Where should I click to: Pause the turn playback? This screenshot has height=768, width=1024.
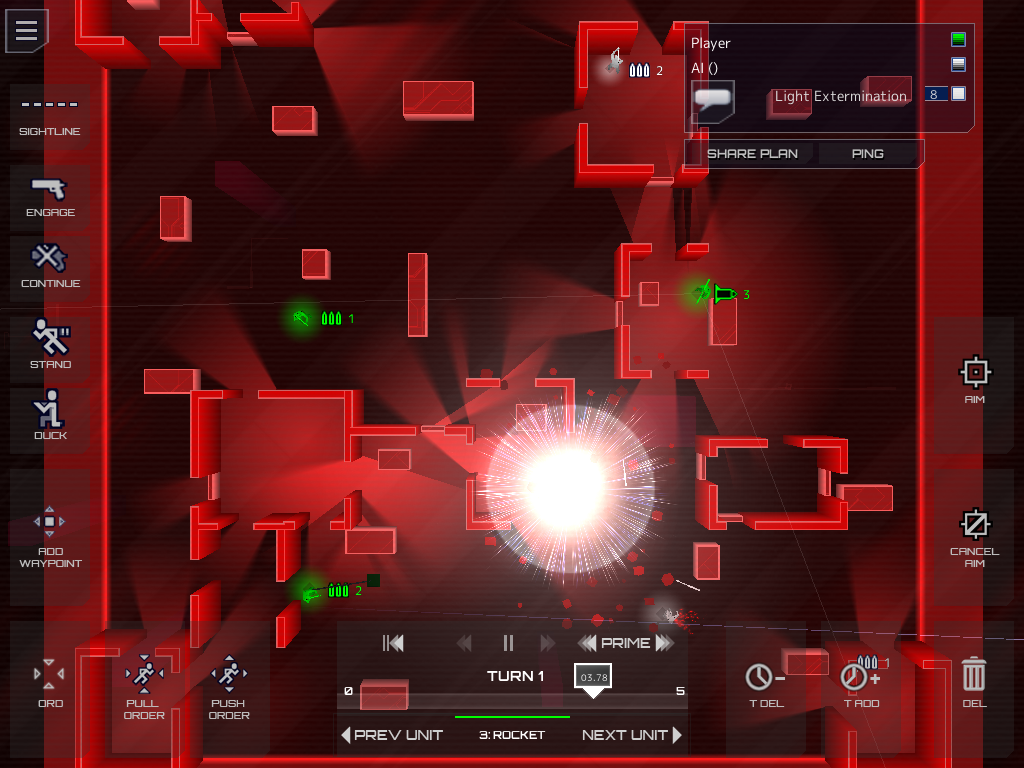[x=508, y=643]
